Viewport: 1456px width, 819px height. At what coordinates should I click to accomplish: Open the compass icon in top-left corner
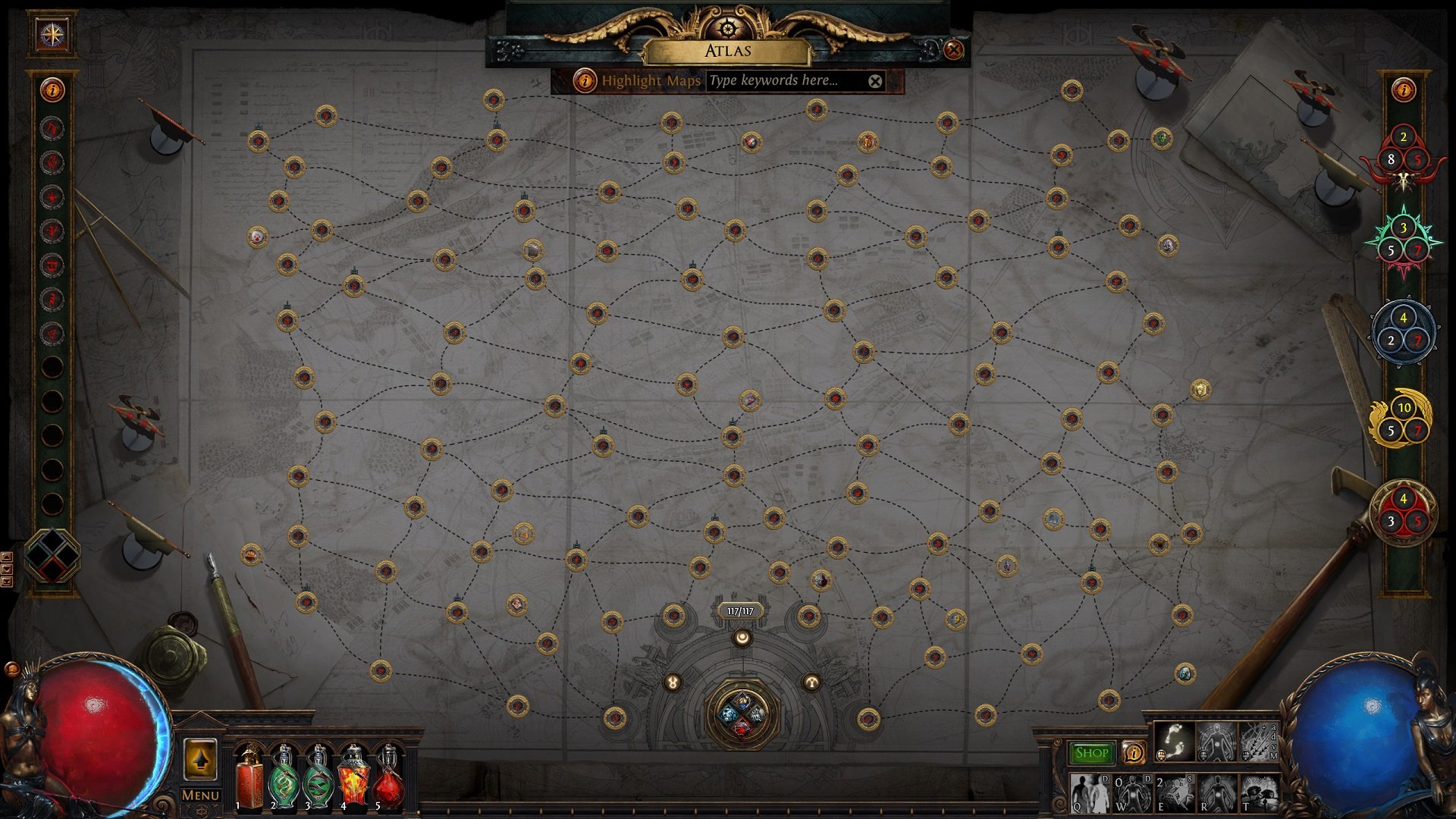(x=52, y=34)
